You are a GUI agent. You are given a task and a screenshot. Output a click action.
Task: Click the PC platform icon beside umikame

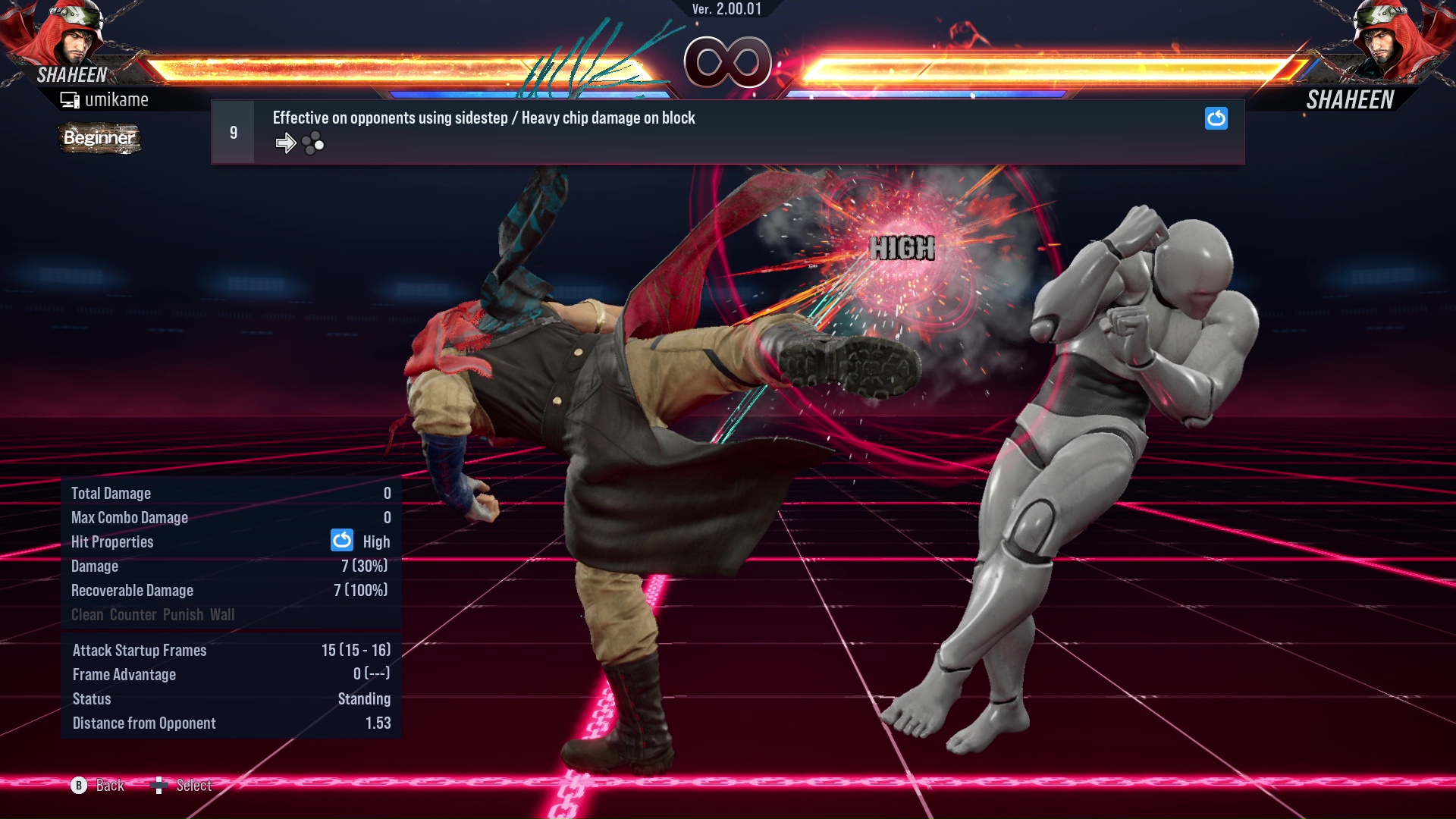pyautogui.click(x=70, y=99)
